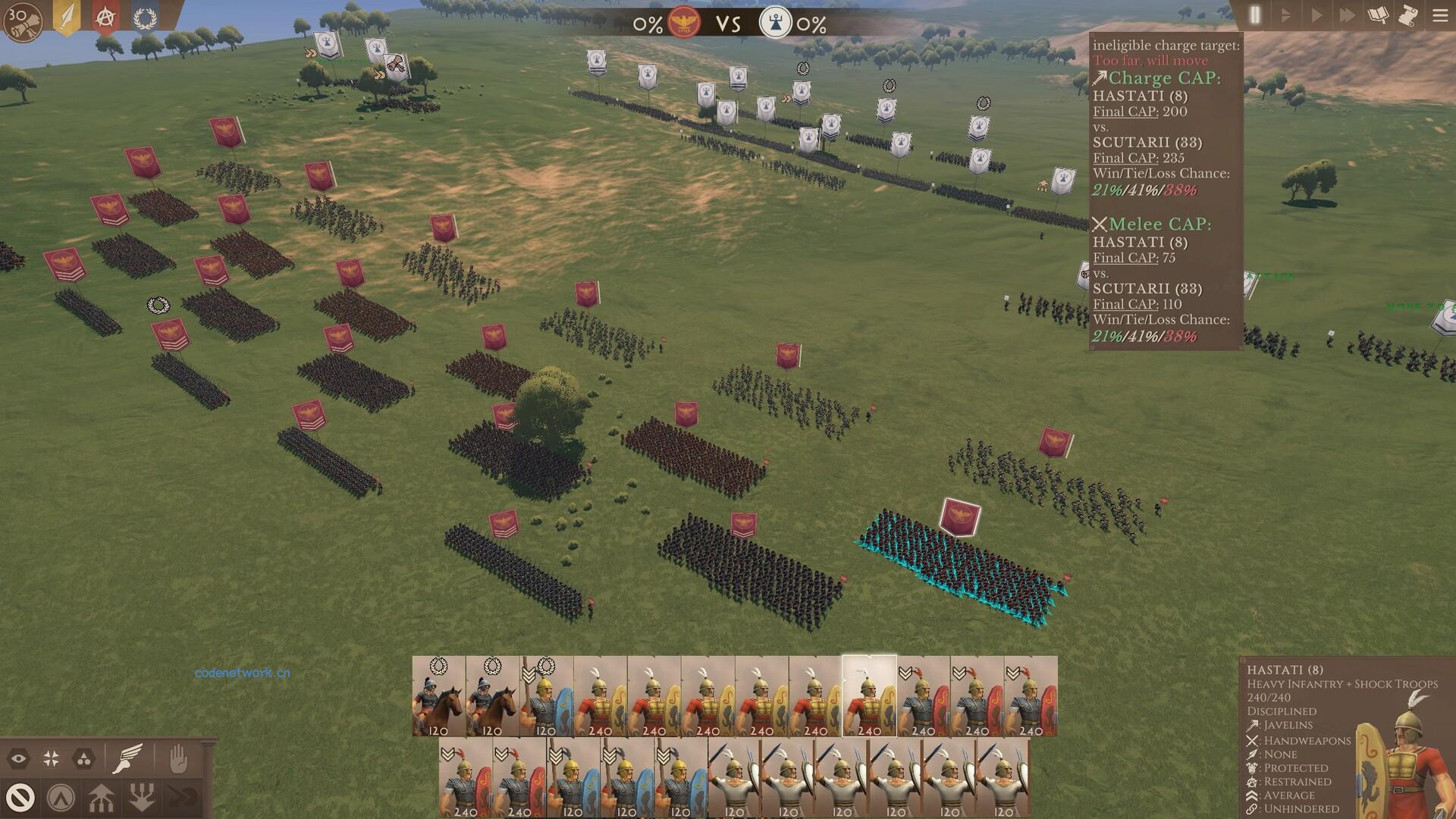Click the hexagon icon with three shapes
The width and height of the screenshot is (1456, 819).
[x=84, y=758]
